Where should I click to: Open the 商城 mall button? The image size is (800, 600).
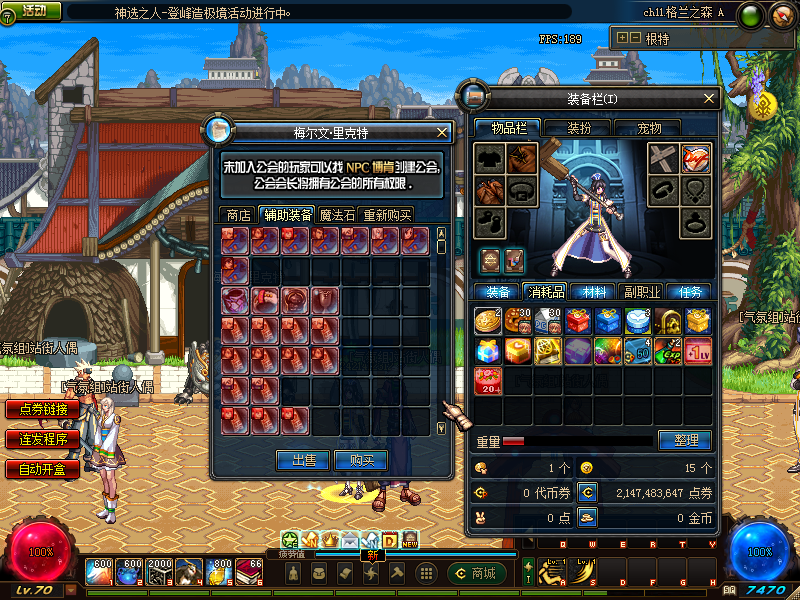point(475,573)
